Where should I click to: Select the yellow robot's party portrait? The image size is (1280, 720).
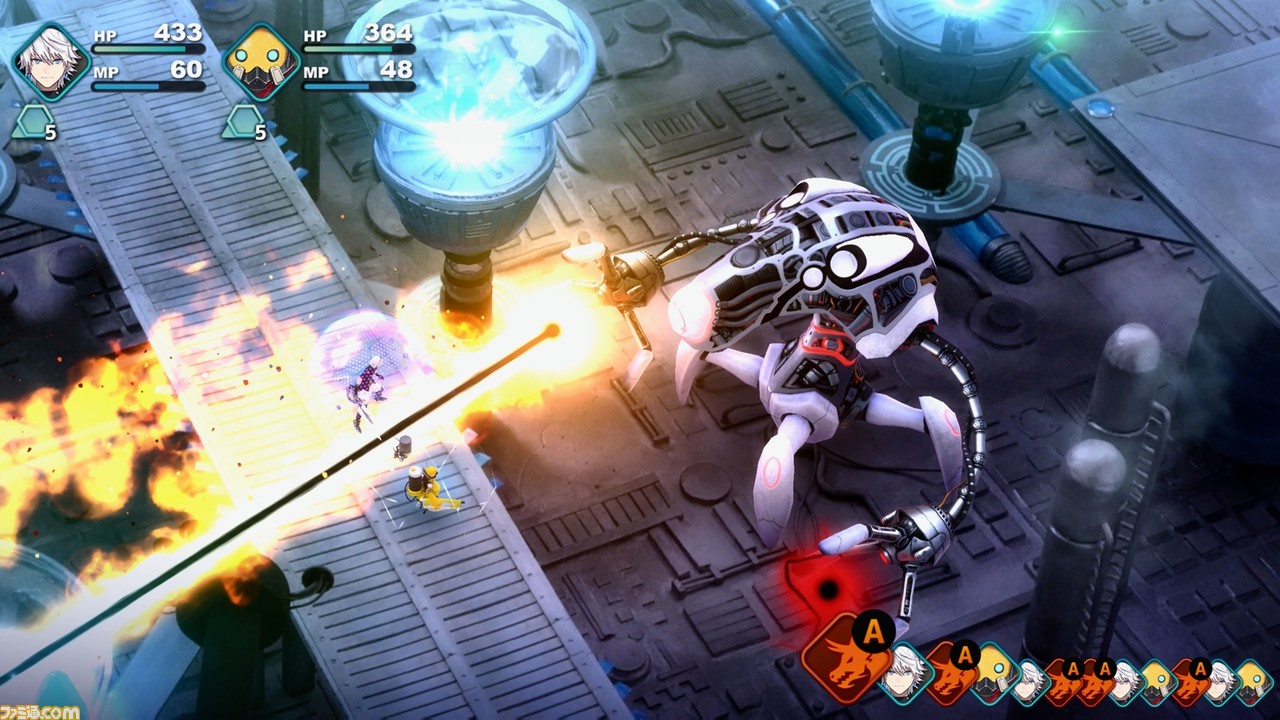pyautogui.click(x=260, y=62)
